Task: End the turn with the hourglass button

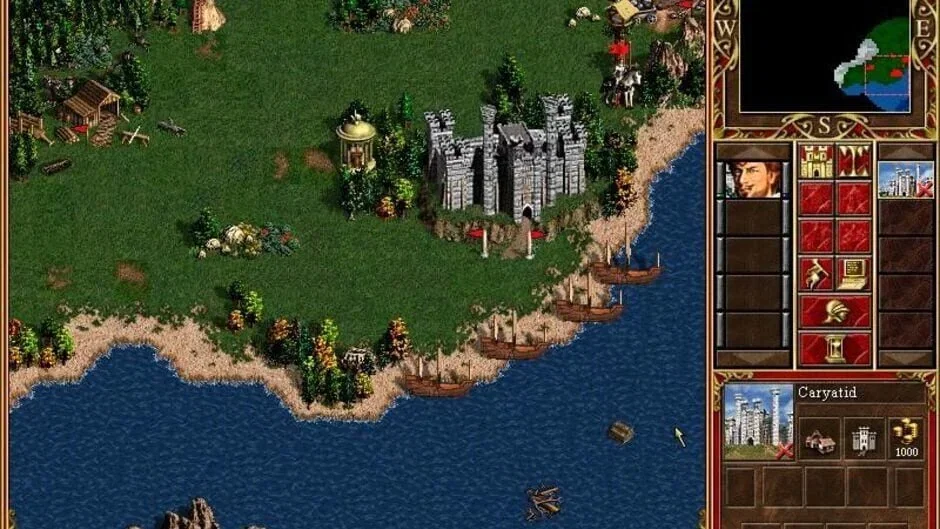Action: [x=834, y=348]
